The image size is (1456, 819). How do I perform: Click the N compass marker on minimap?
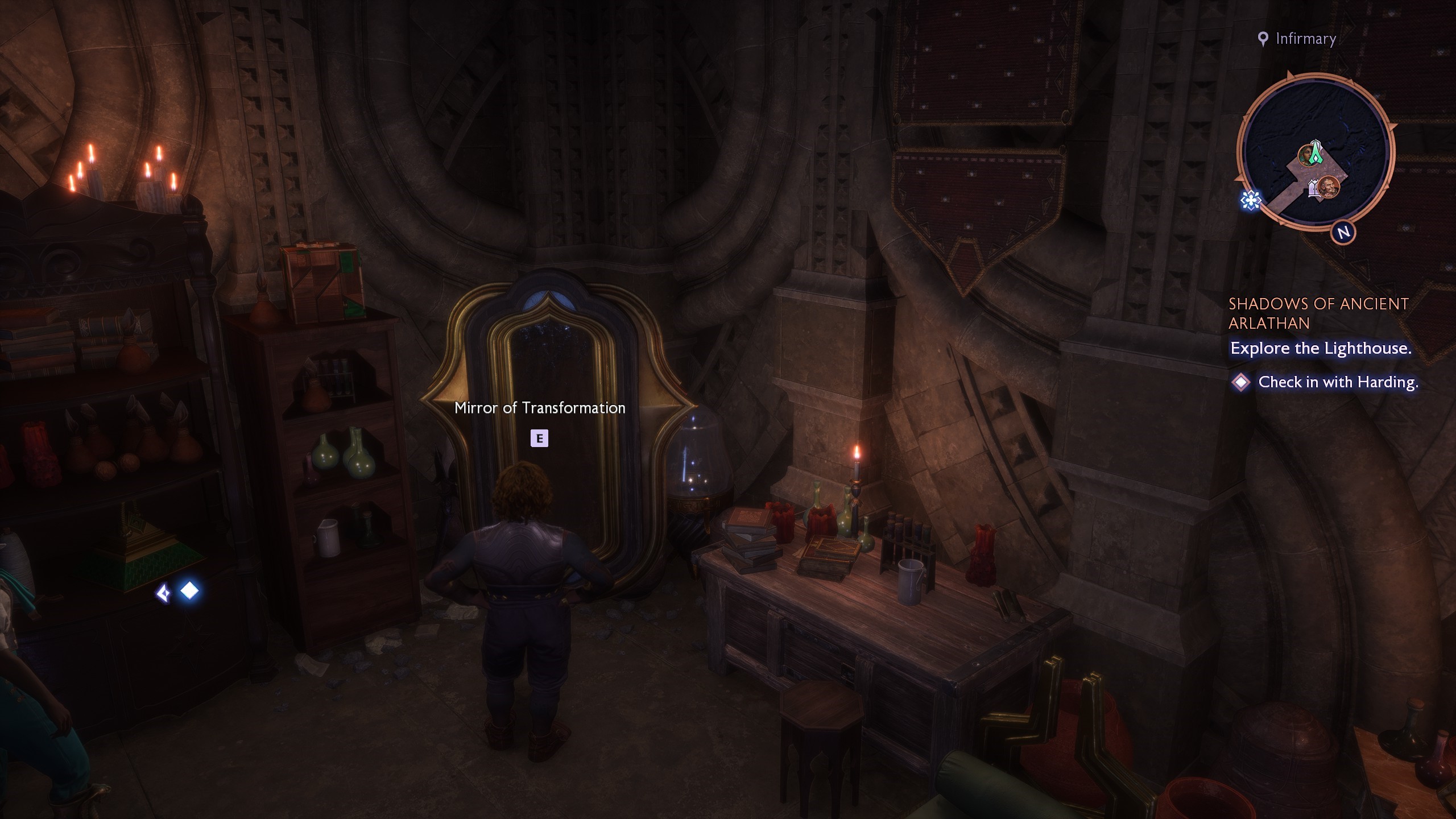(x=1344, y=232)
